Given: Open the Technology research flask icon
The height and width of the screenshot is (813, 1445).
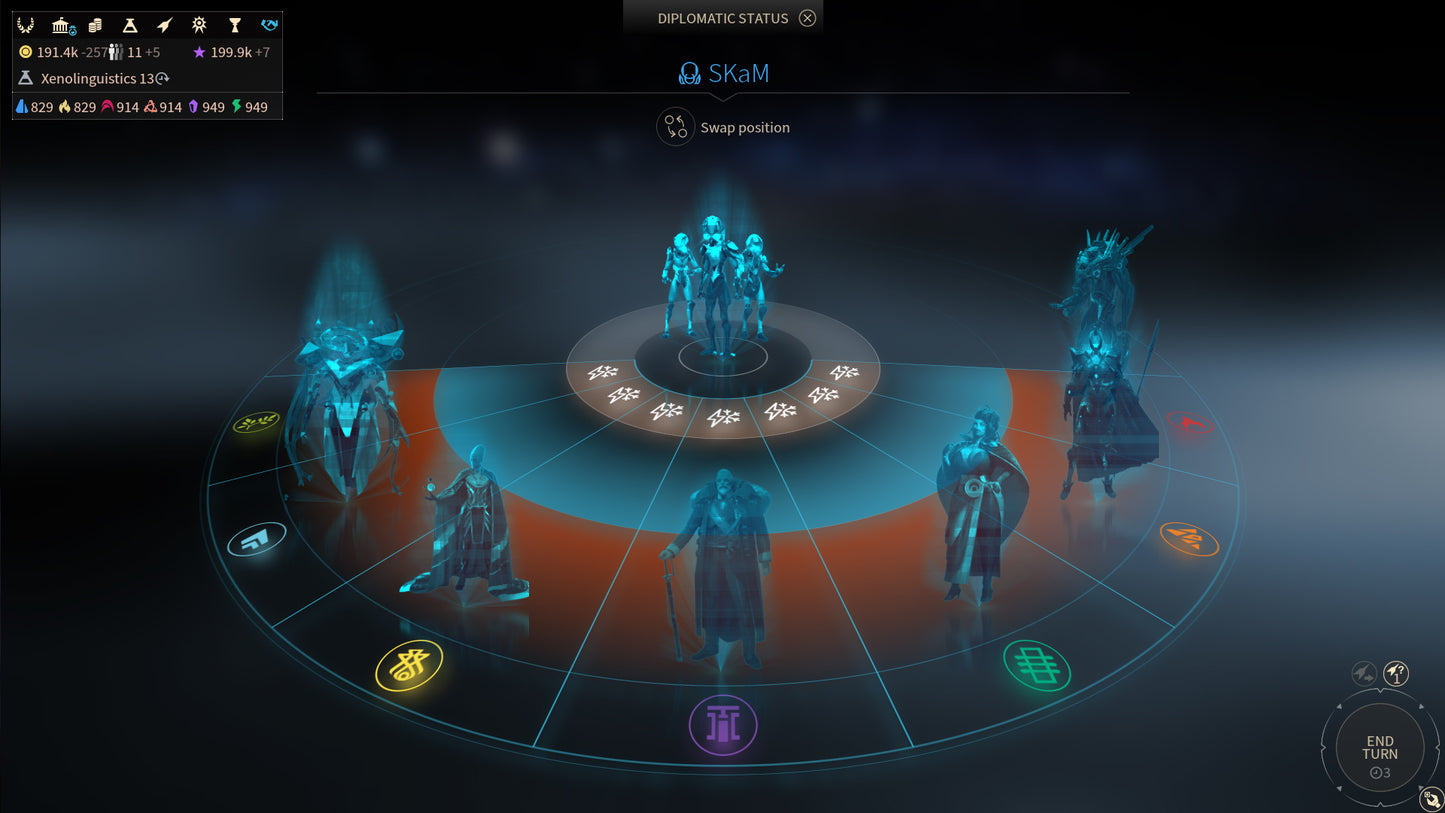Looking at the screenshot, I should coord(129,25).
